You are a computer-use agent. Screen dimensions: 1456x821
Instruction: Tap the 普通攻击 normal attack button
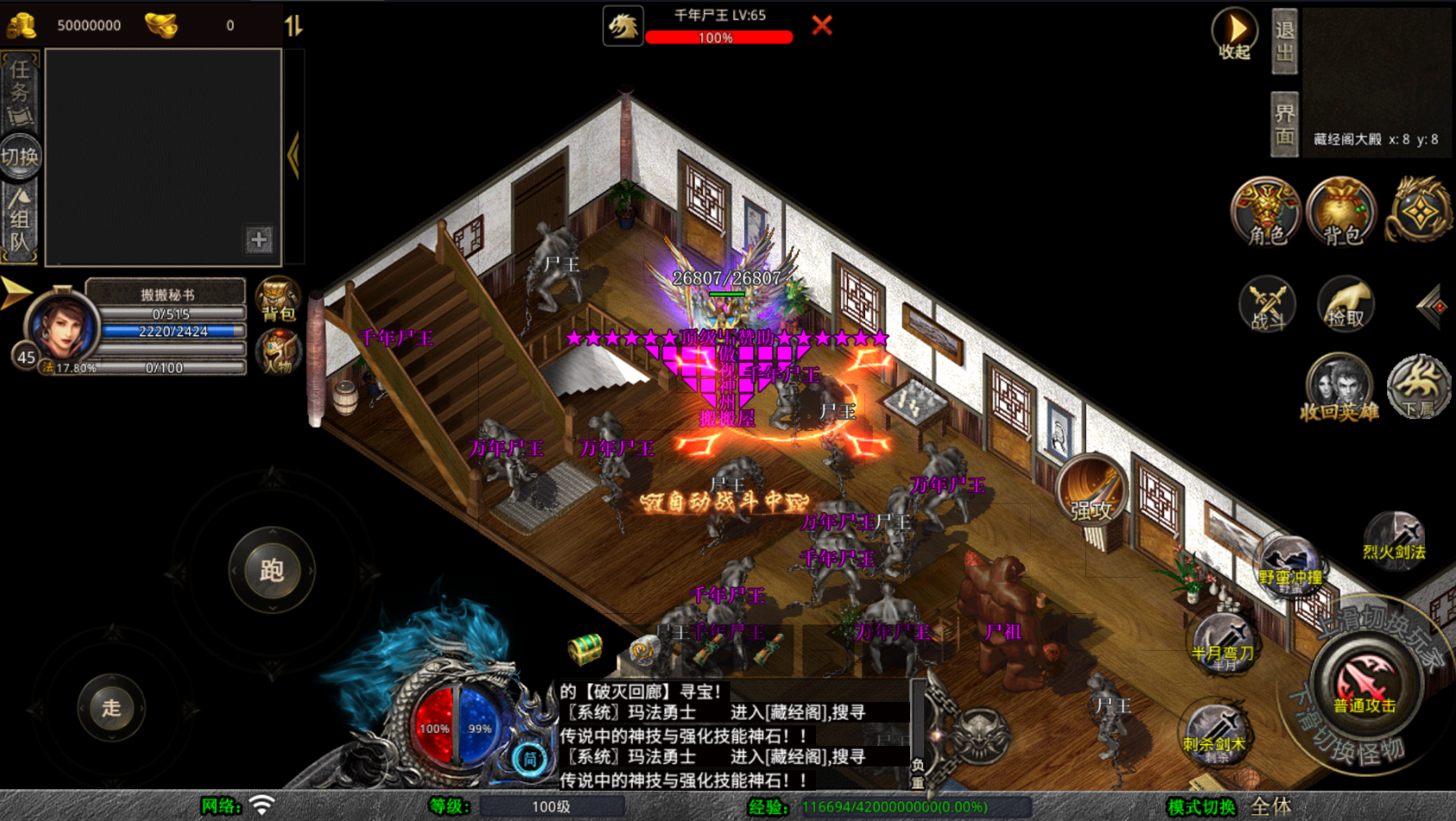tap(1364, 683)
